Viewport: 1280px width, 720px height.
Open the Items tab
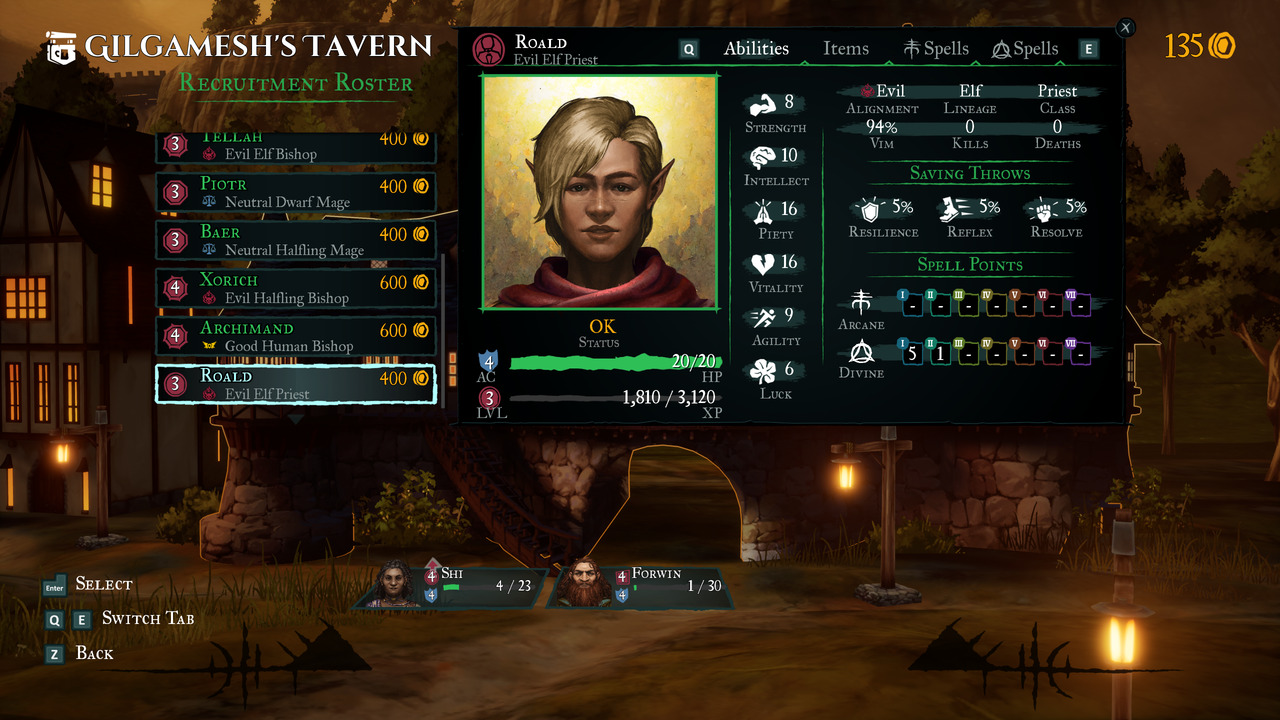(x=845, y=49)
